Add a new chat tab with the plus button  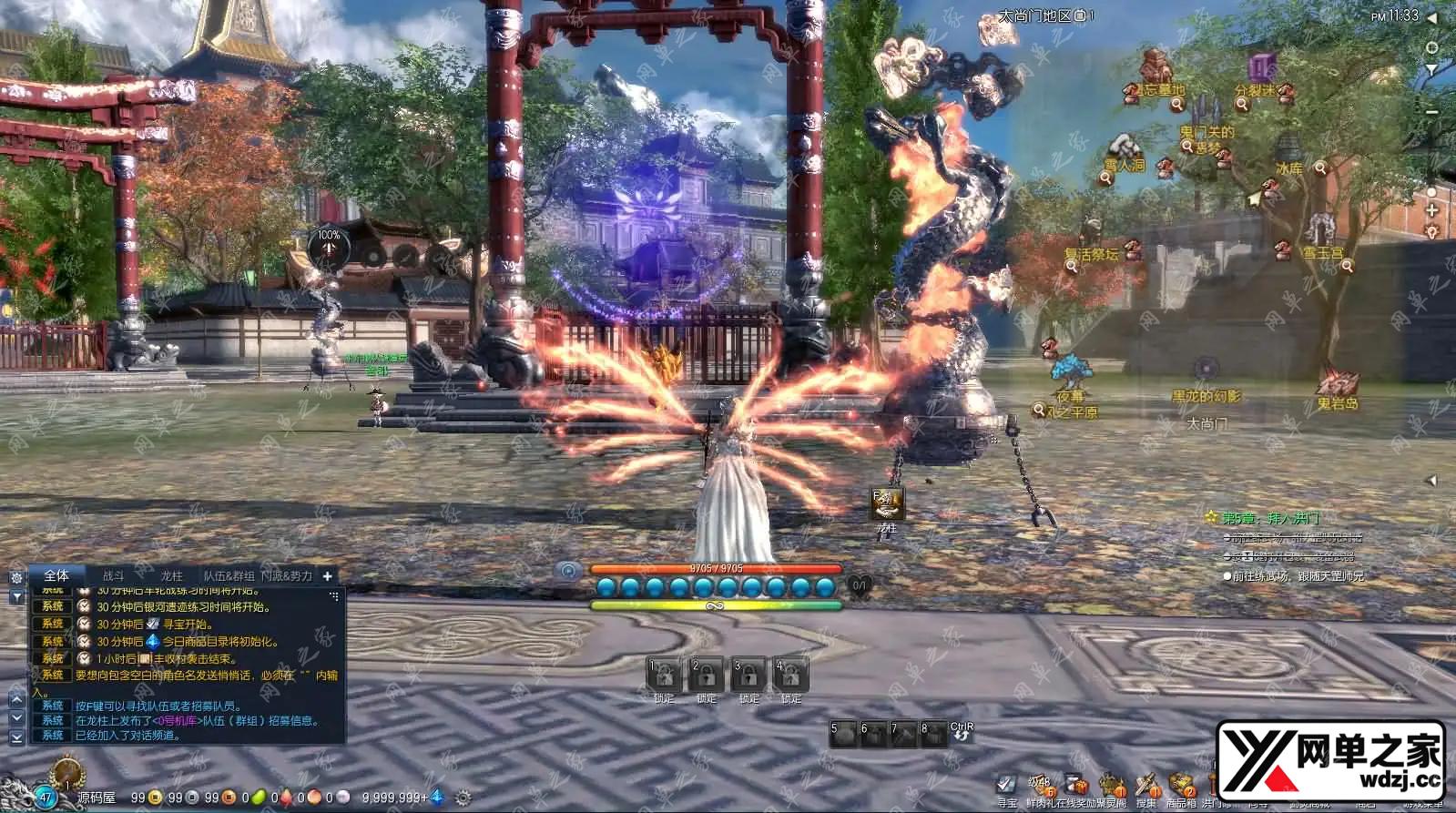(x=328, y=575)
